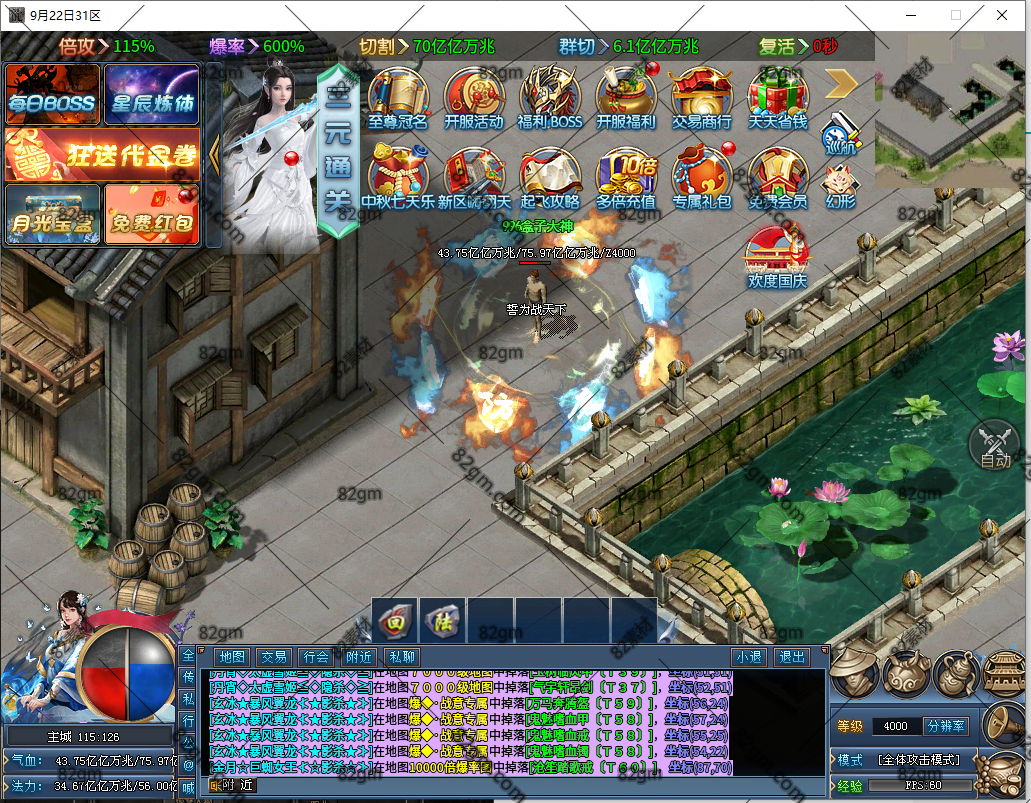Open the 开服活动 server launch event

click(x=474, y=98)
